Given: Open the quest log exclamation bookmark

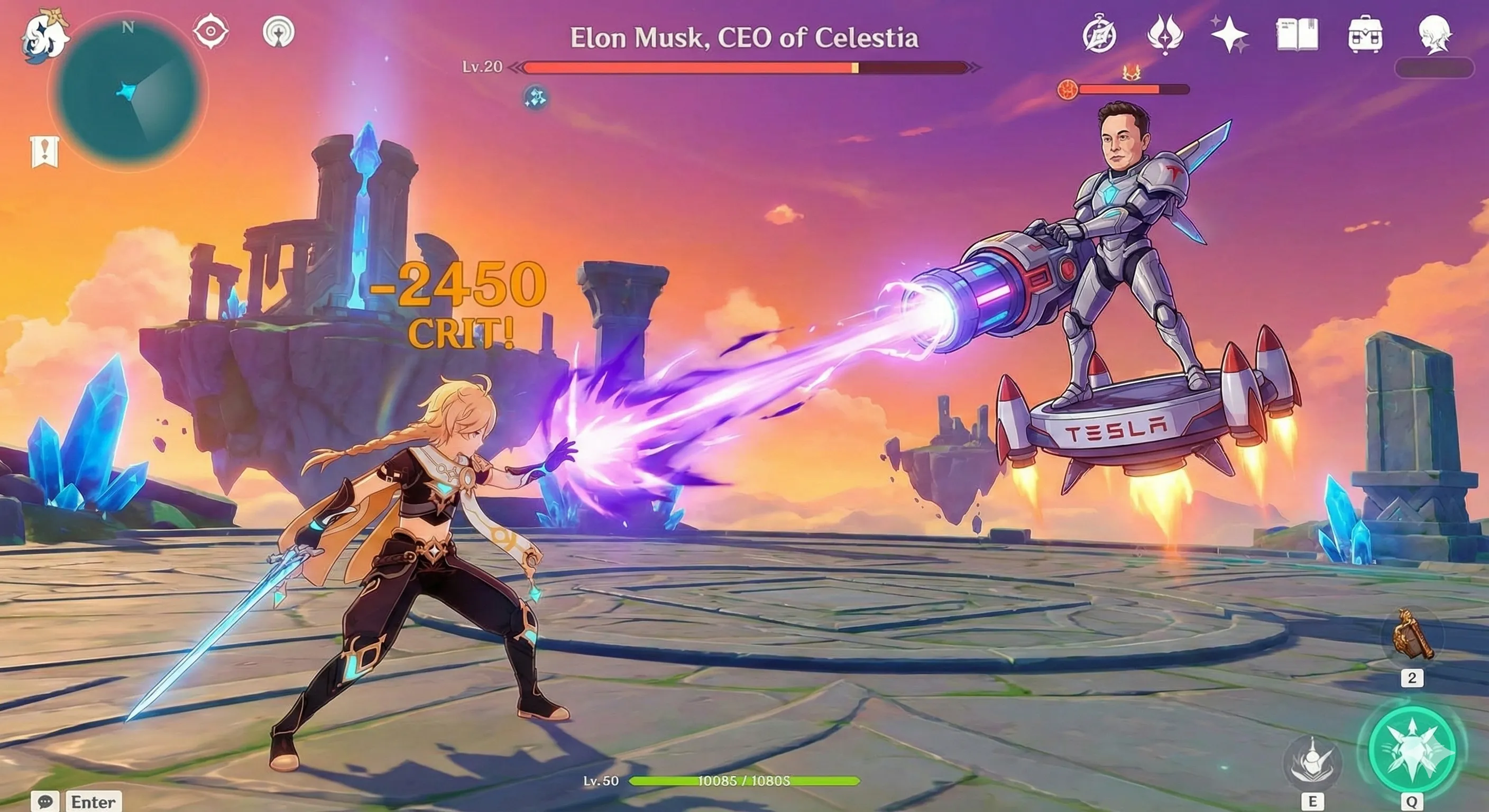Looking at the screenshot, I should [x=44, y=152].
